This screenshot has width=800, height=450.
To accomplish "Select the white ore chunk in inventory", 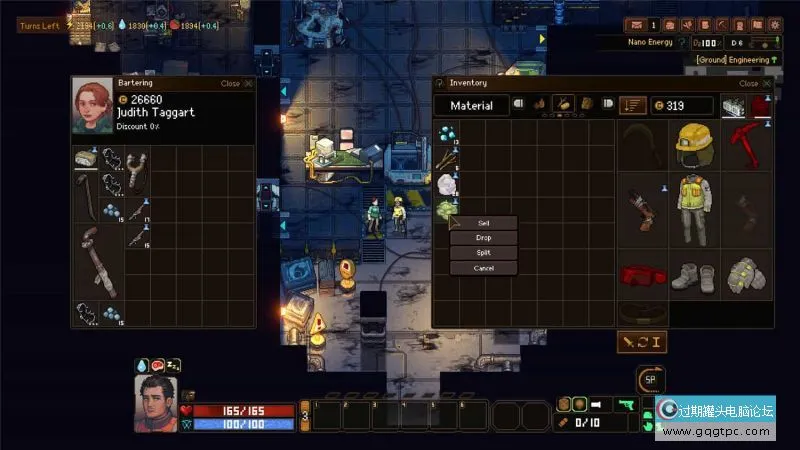I will [x=447, y=184].
